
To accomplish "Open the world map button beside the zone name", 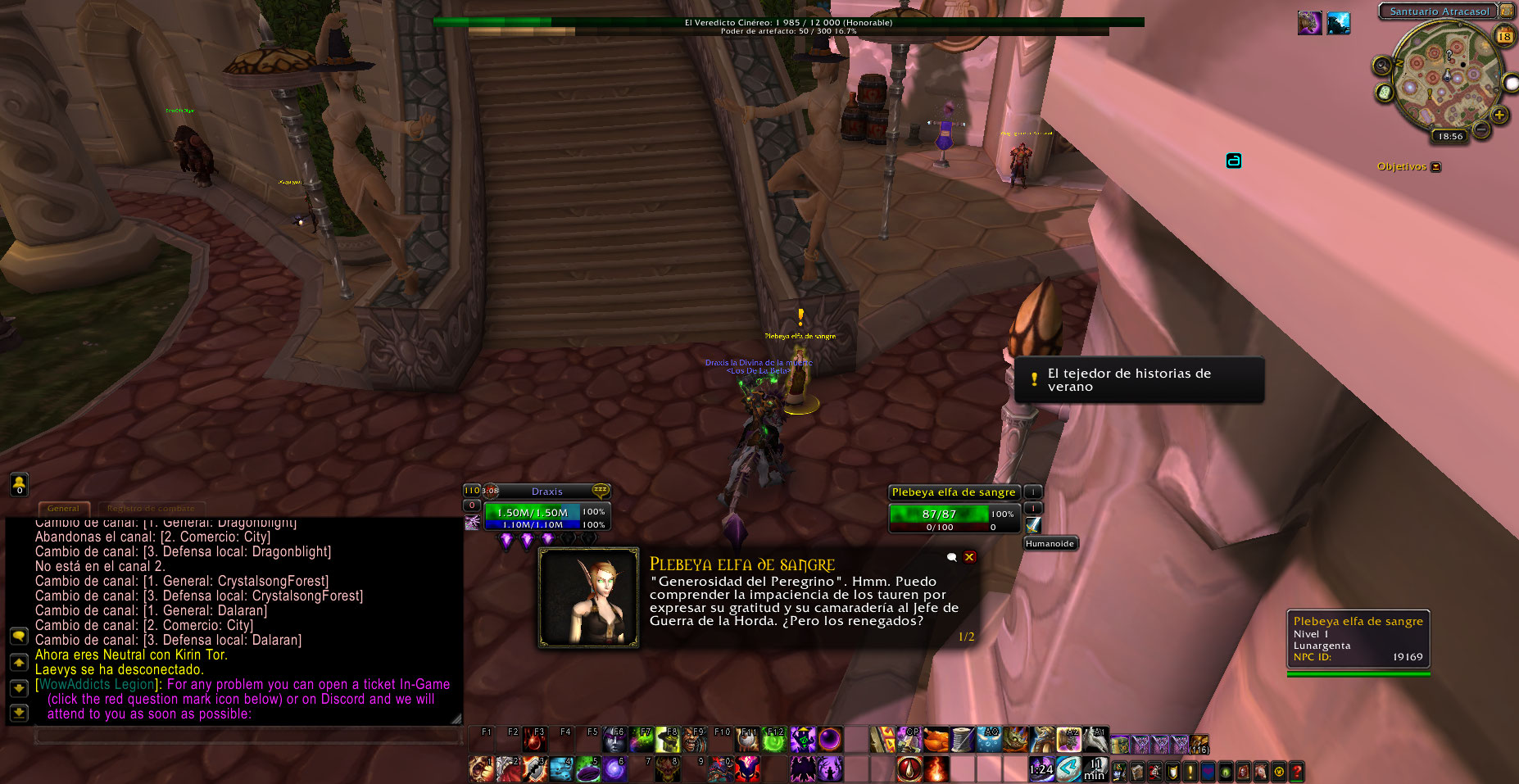I will pos(1506,11).
